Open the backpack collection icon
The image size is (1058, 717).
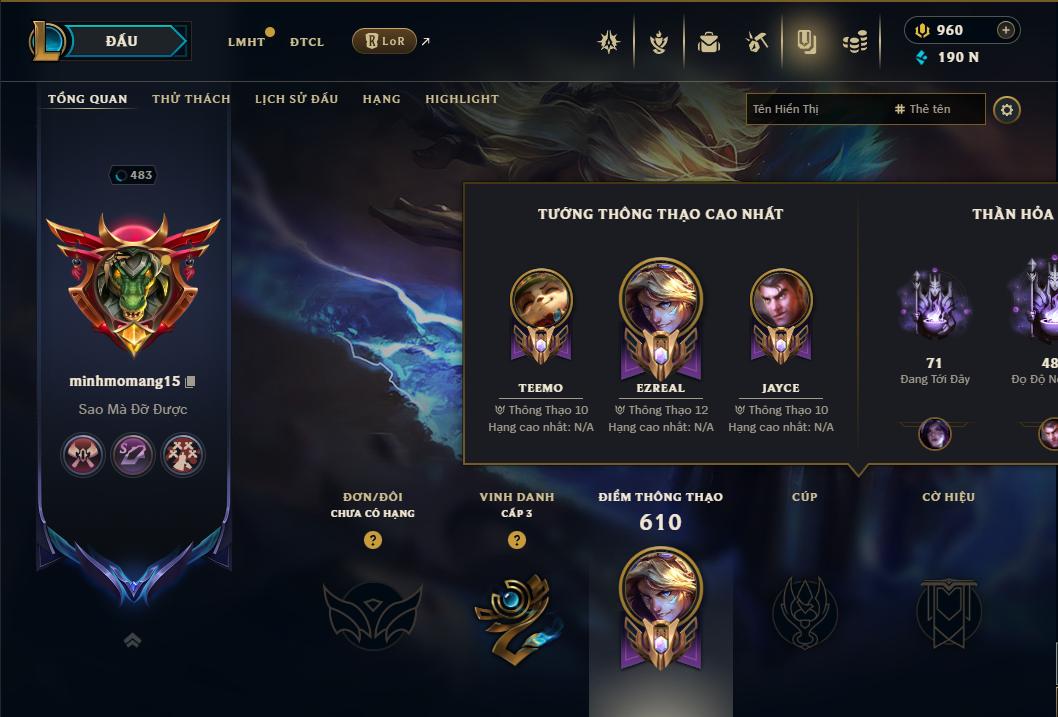(x=709, y=42)
